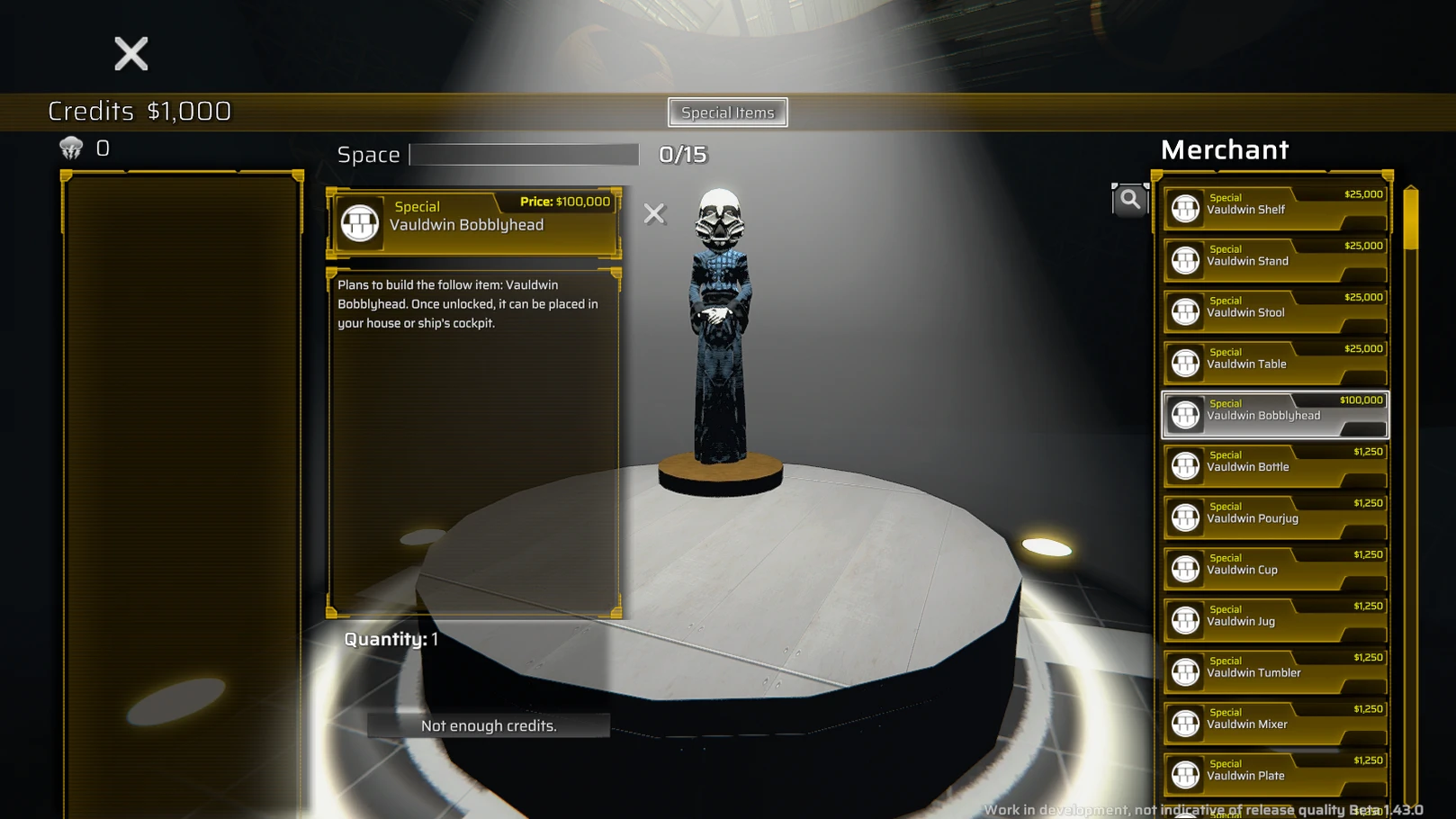1456x819 pixels.
Task: Select the Vauldwin Shelf listing
Action: coord(1274,209)
